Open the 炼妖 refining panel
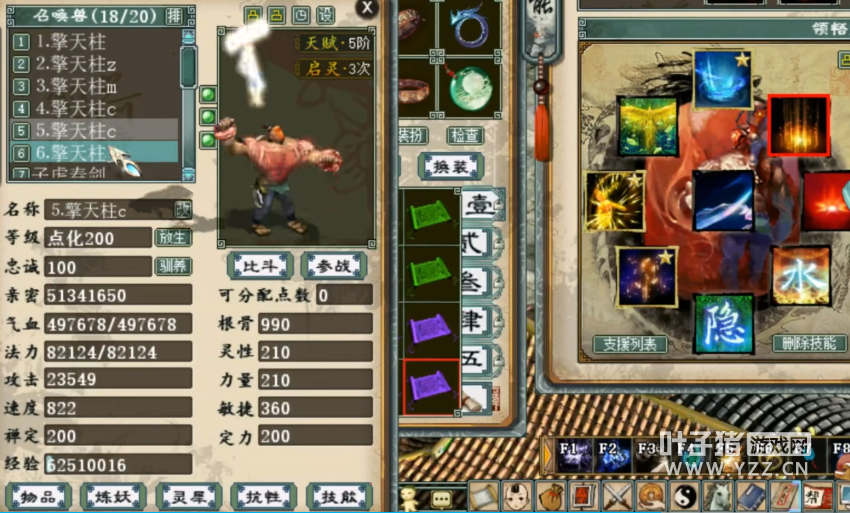This screenshot has height=513, width=850. pos(113,496)
